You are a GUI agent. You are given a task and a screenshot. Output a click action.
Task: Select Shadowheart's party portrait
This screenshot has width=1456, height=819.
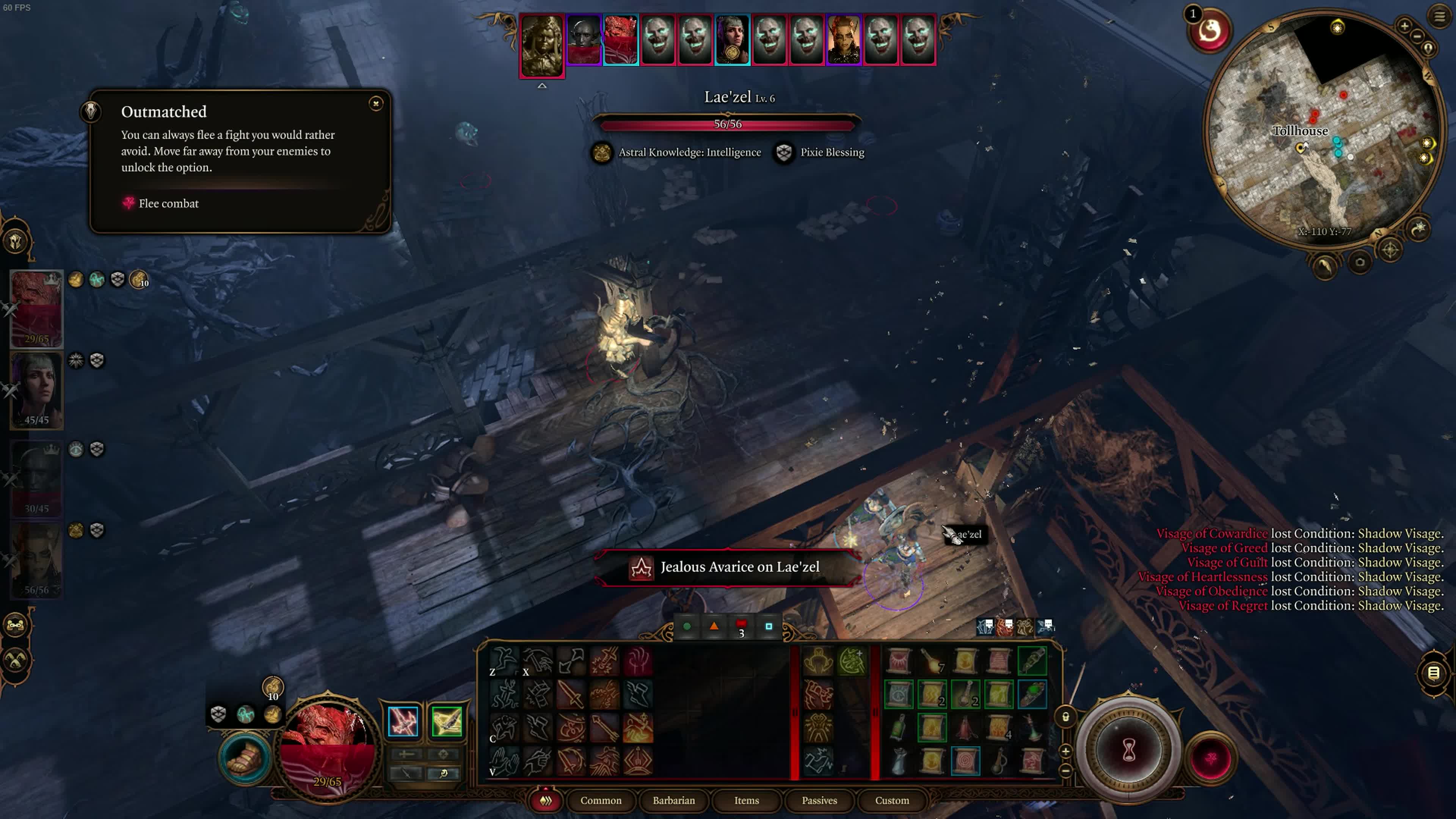37,390
